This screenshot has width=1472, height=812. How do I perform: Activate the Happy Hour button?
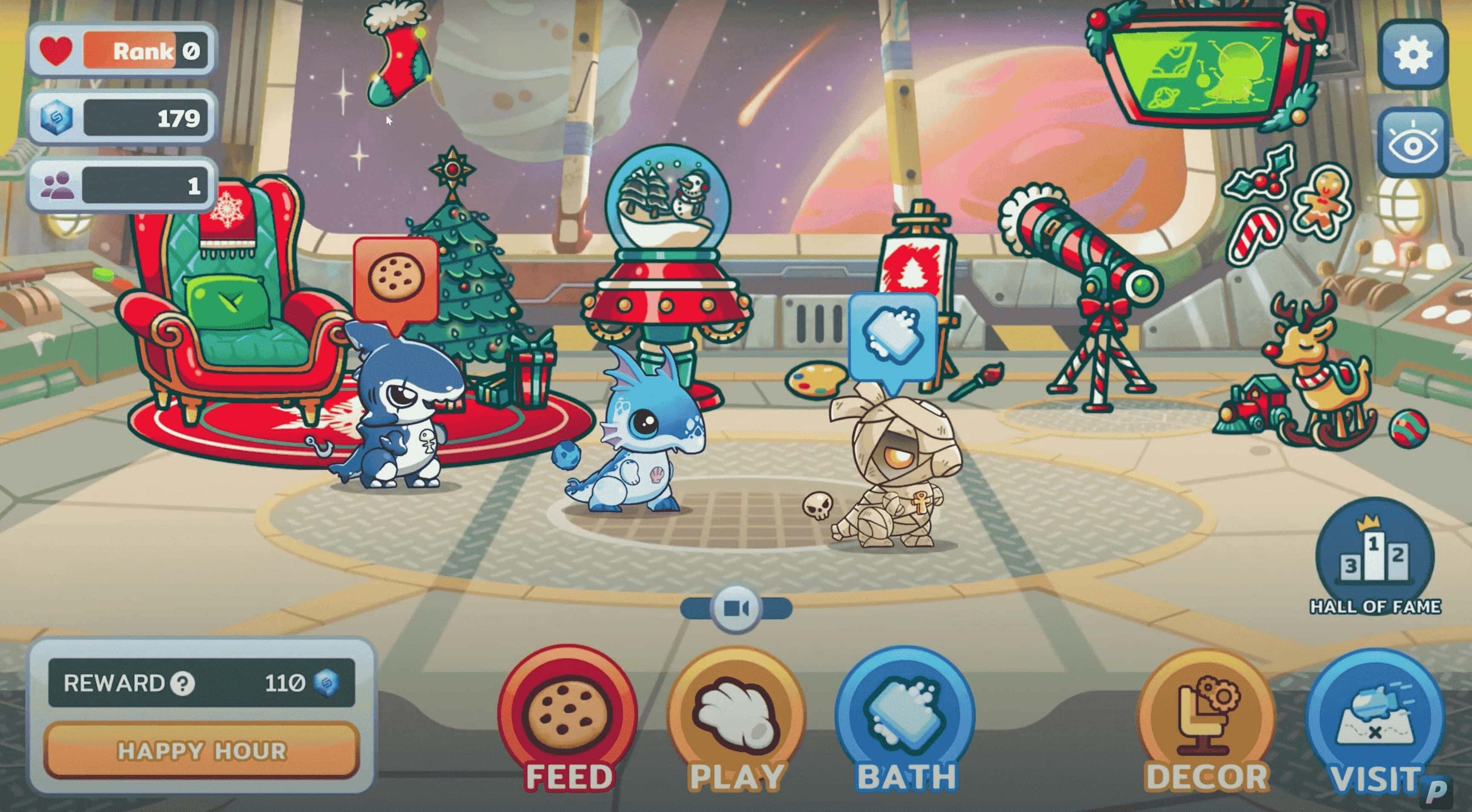pos(202,750)
